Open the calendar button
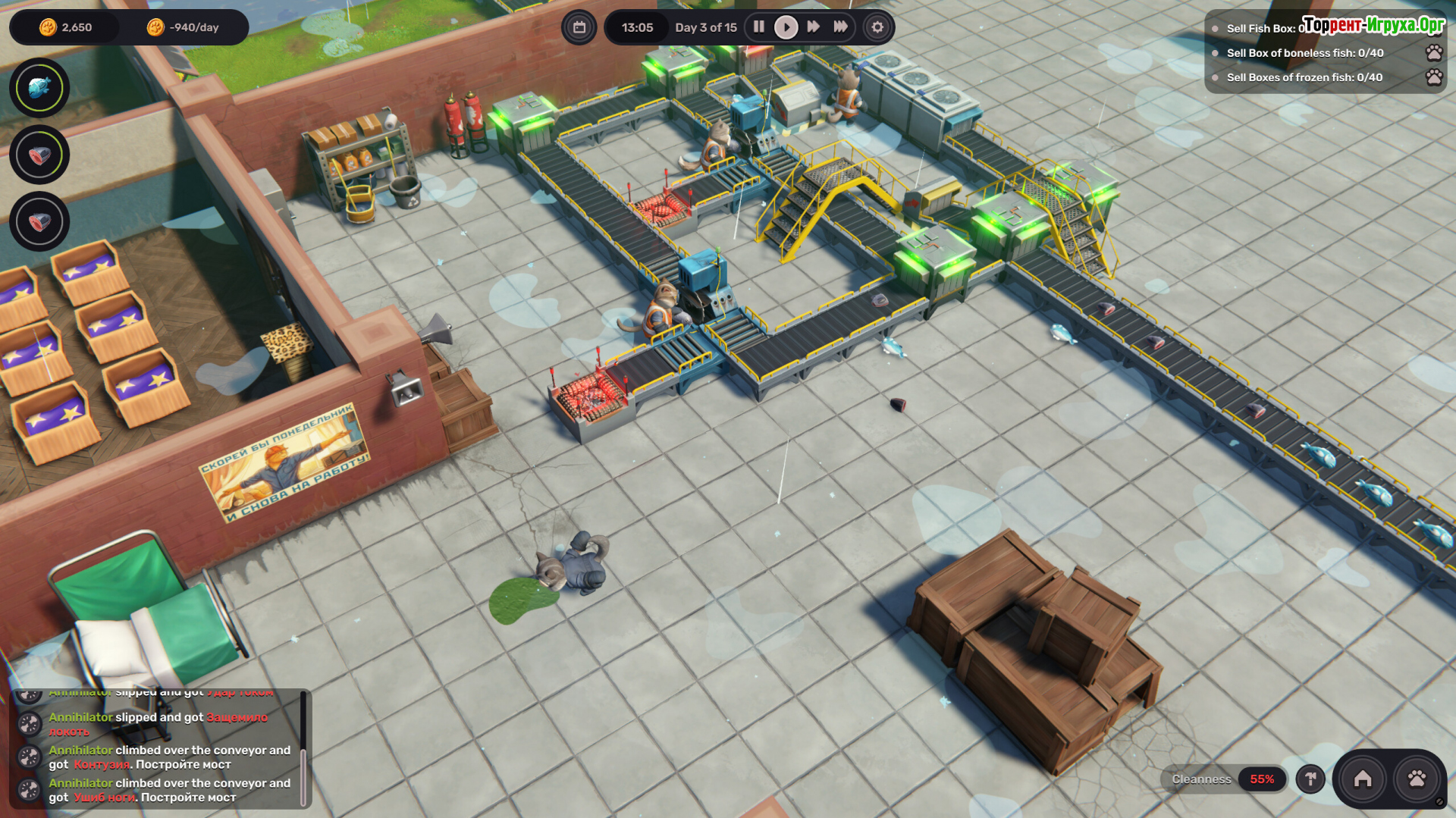This screenshot has height=818, width=1456. click(x=579, y=27)
